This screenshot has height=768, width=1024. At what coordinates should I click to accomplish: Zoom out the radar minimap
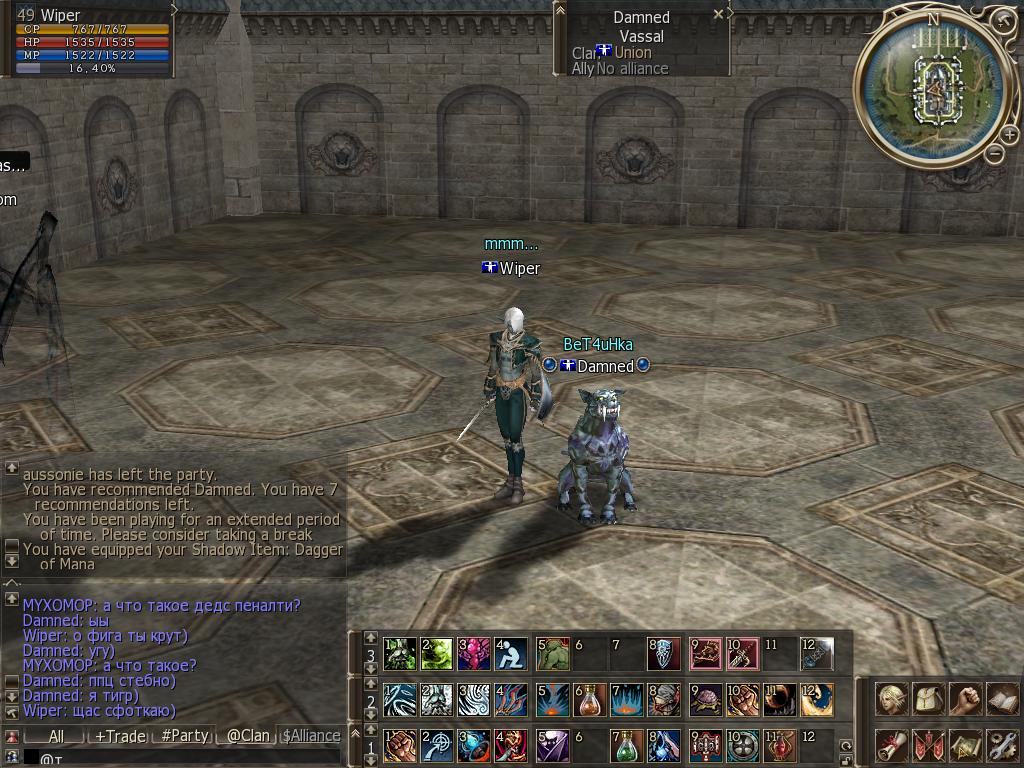click(994, 153)
